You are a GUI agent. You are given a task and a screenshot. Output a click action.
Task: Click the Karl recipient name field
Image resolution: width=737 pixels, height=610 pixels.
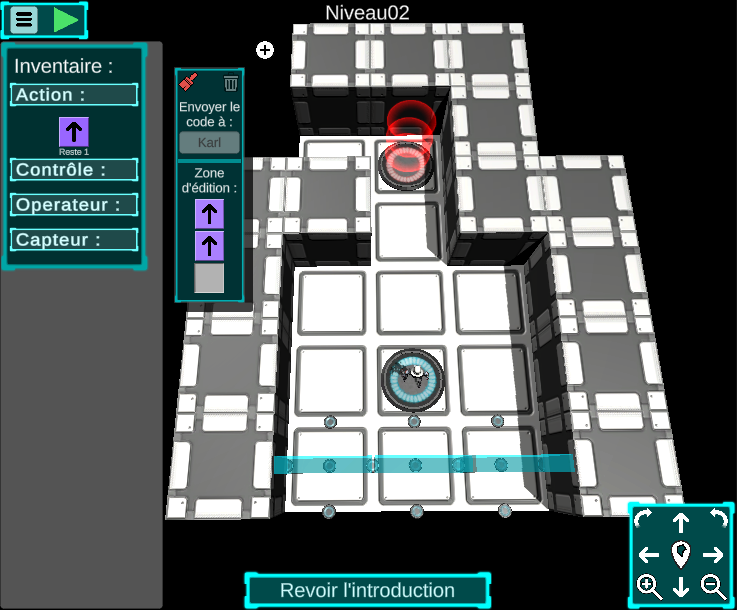point(209,142)
